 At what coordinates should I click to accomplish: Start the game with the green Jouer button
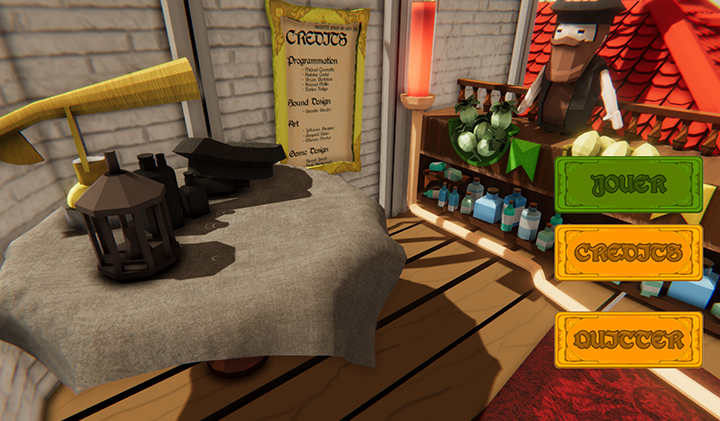(629, 184)
